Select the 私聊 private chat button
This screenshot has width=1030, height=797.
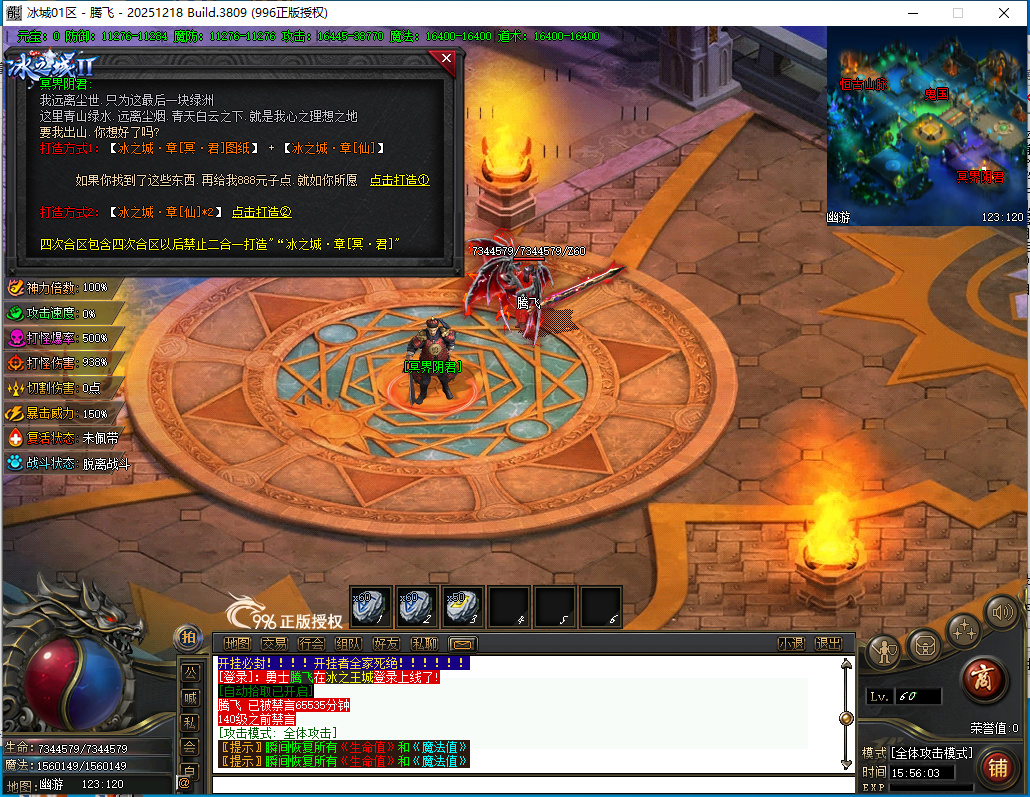coord(424,643)
